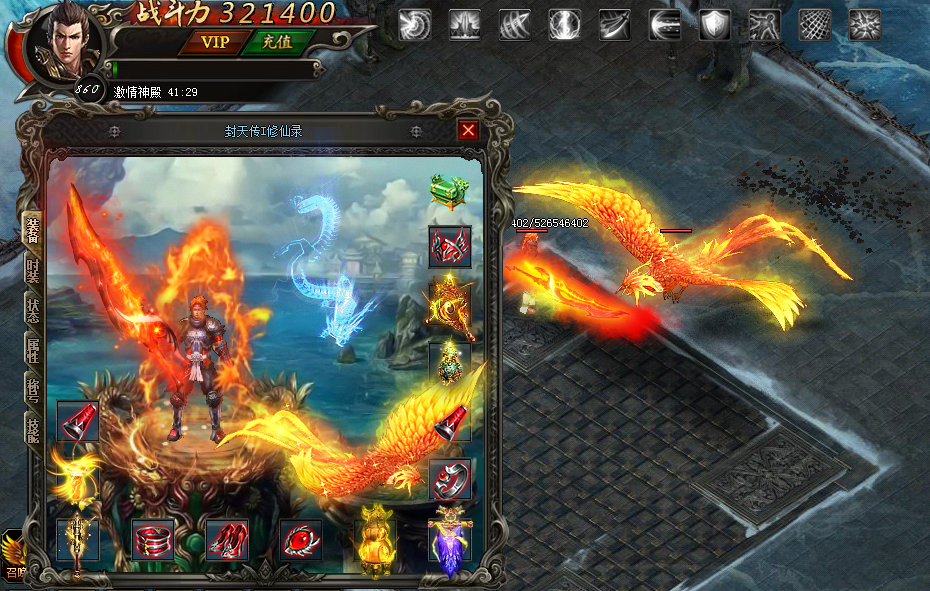Viewport: 930px width, 591px height.
Task: Select the purple robed figure slot
Action: coord(449,540)
